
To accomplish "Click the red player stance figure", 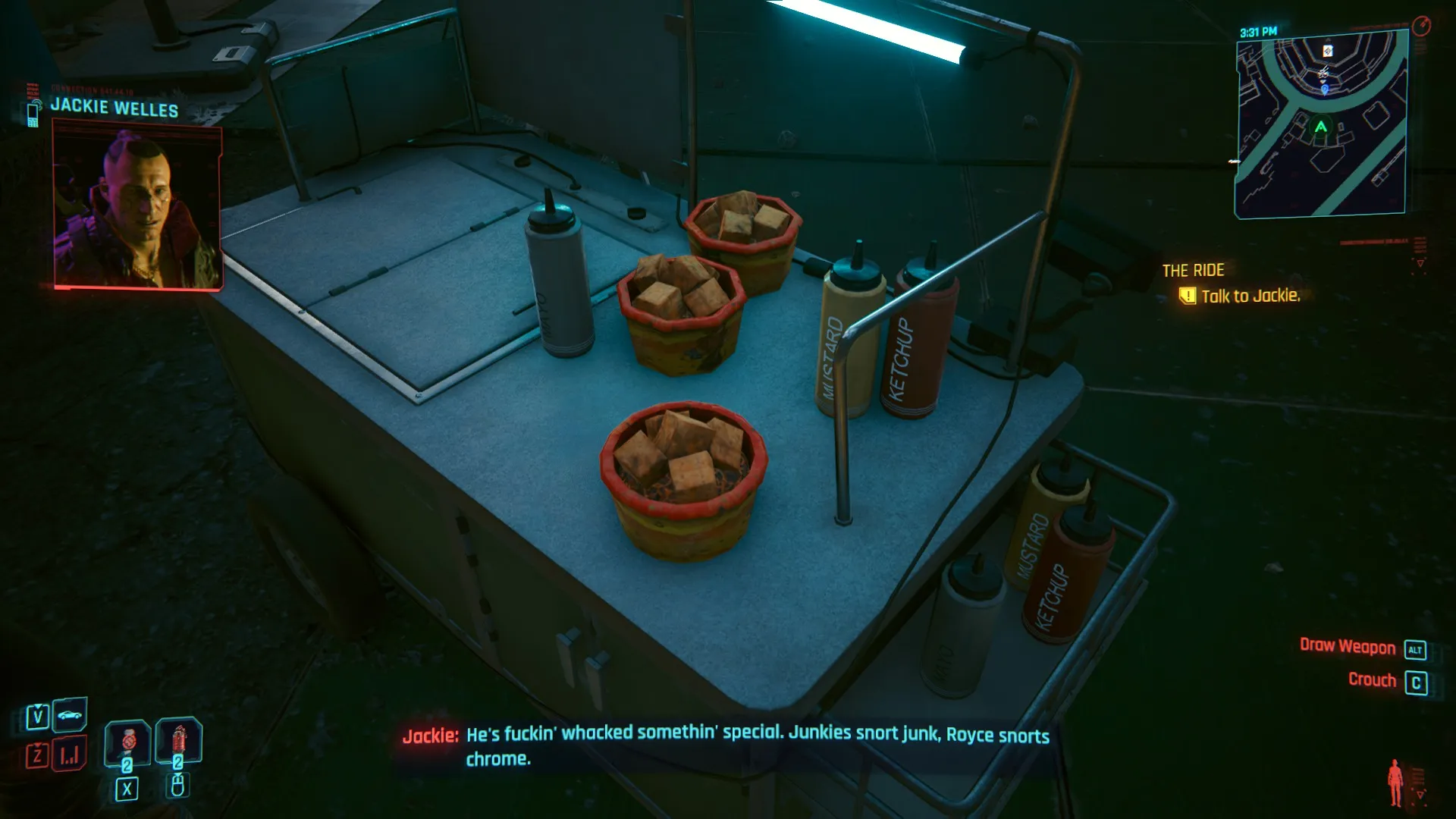I will (x=1395, y=783).
